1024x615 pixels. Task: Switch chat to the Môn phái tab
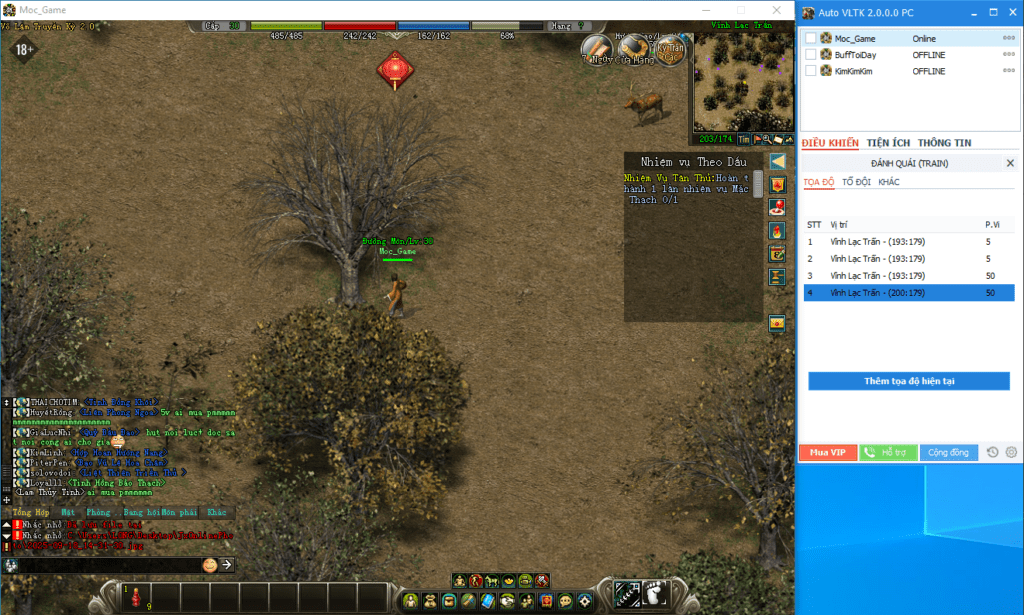178,512
